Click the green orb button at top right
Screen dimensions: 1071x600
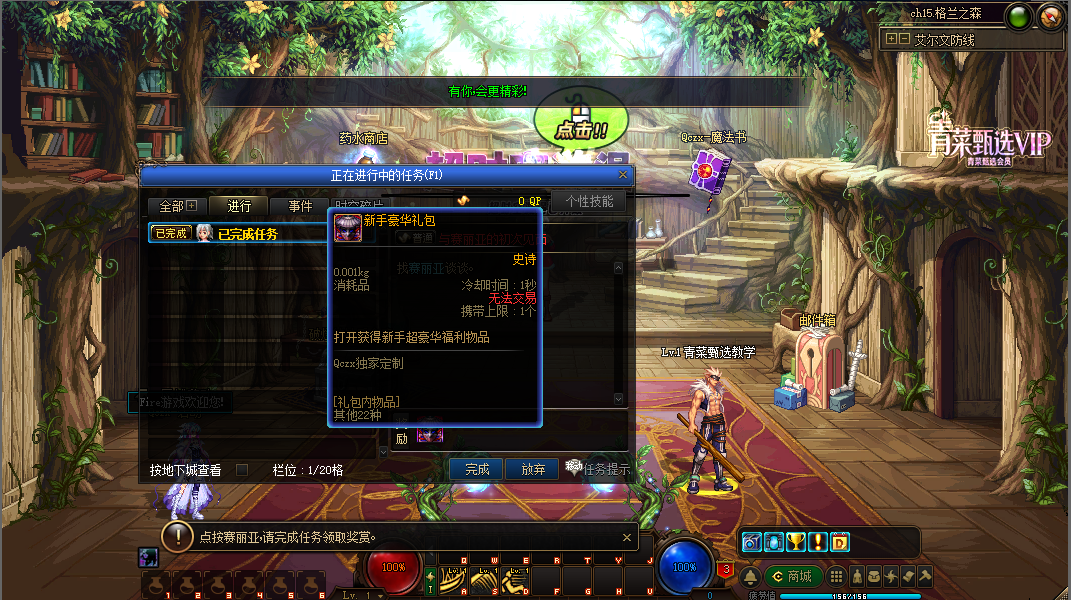coord(1020,17)
